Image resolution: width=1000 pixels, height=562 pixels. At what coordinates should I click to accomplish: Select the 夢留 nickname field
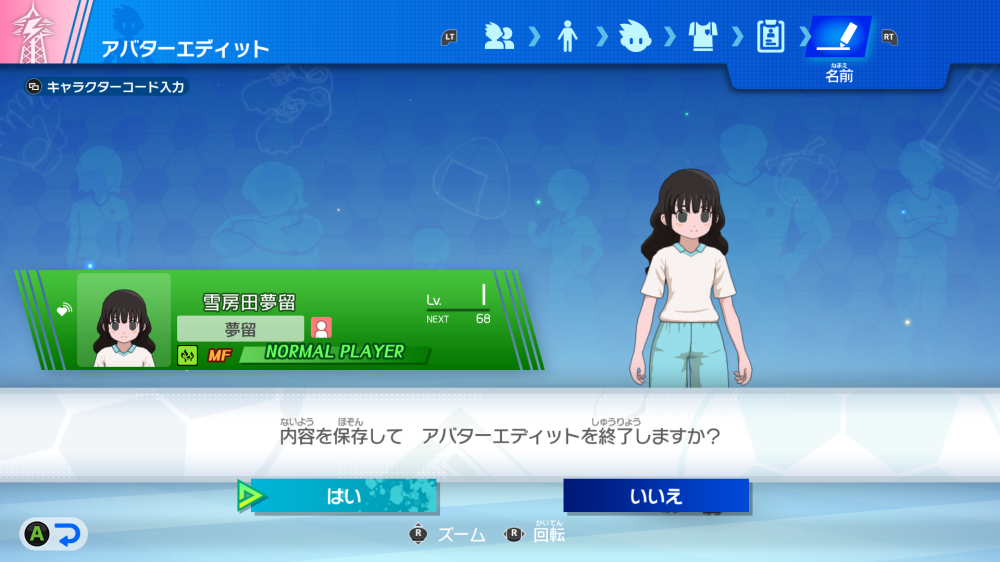click(241, 328)
